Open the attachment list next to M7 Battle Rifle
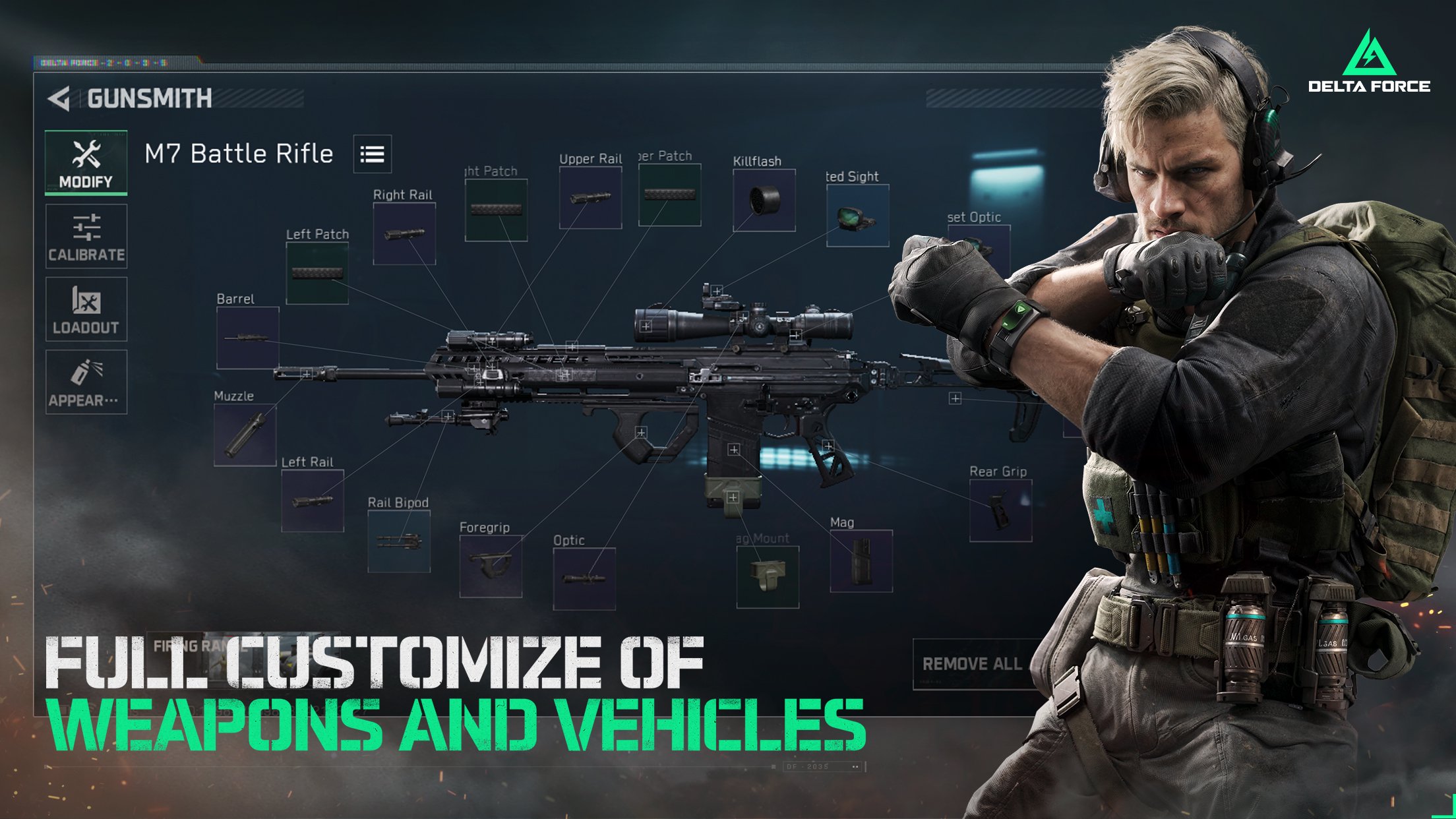1456x819 pixels. pyautogui.click(x=374, y=153)
